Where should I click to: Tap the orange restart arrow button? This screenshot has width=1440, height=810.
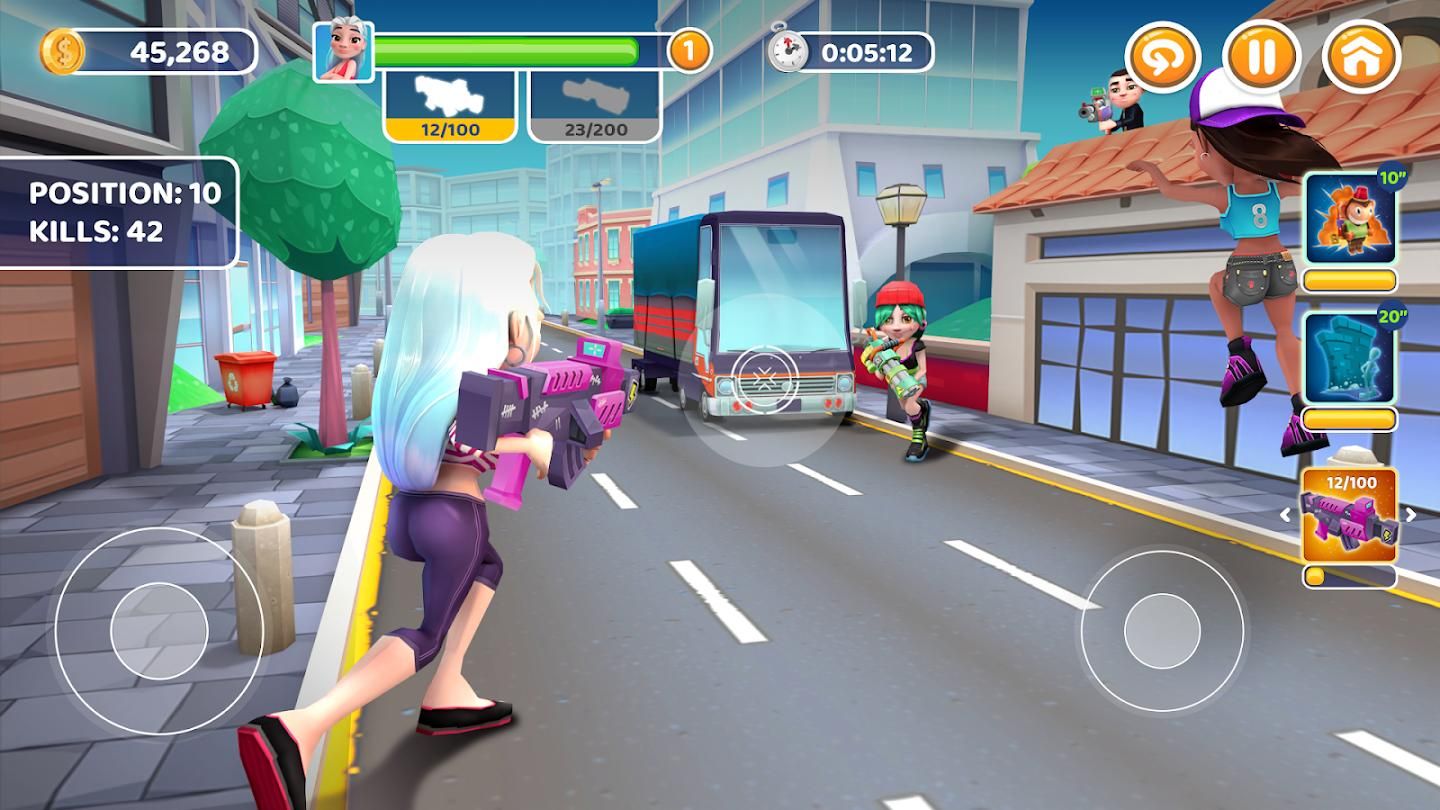click(x=1163, y=56)
